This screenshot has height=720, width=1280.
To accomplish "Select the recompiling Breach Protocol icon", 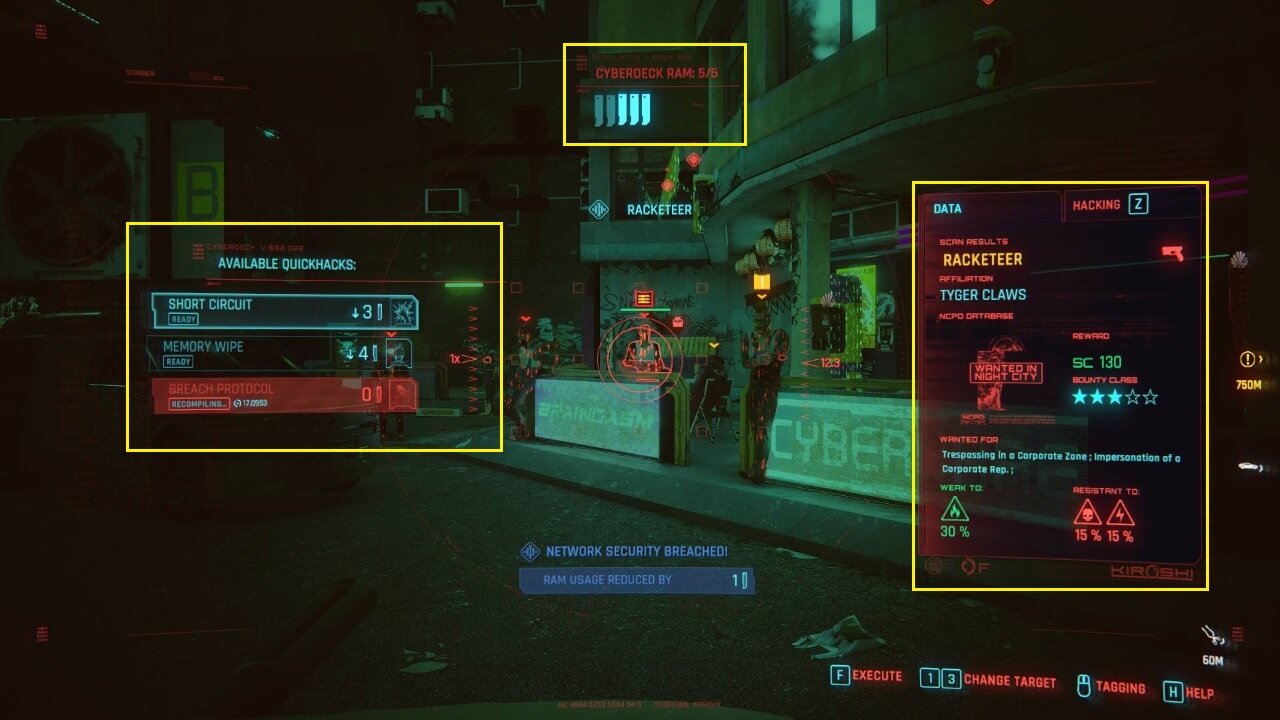I will click(402, 393).
